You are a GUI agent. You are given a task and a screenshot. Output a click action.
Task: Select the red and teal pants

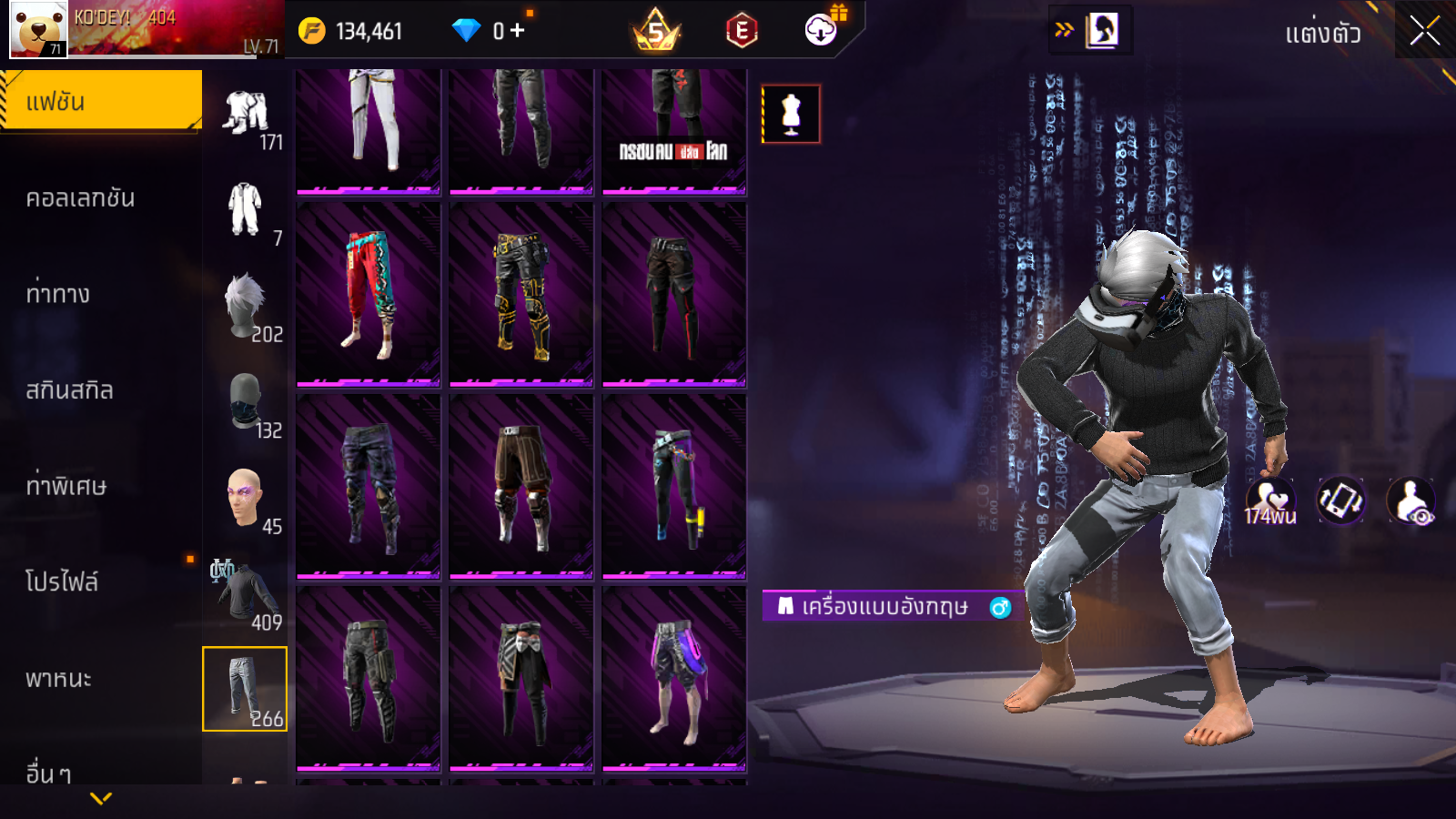[369, 294]
